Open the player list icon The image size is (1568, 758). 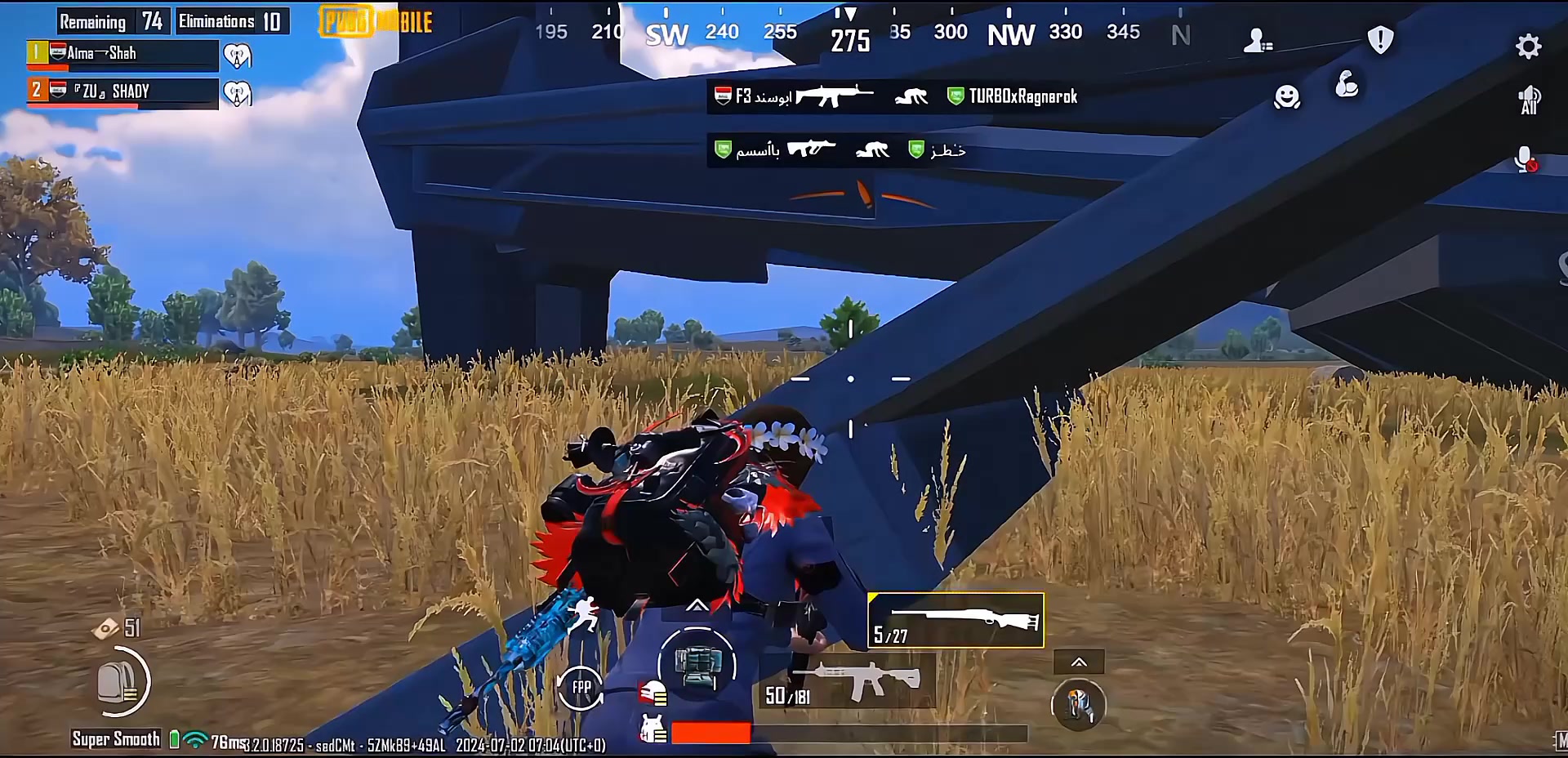[1257, 40]
